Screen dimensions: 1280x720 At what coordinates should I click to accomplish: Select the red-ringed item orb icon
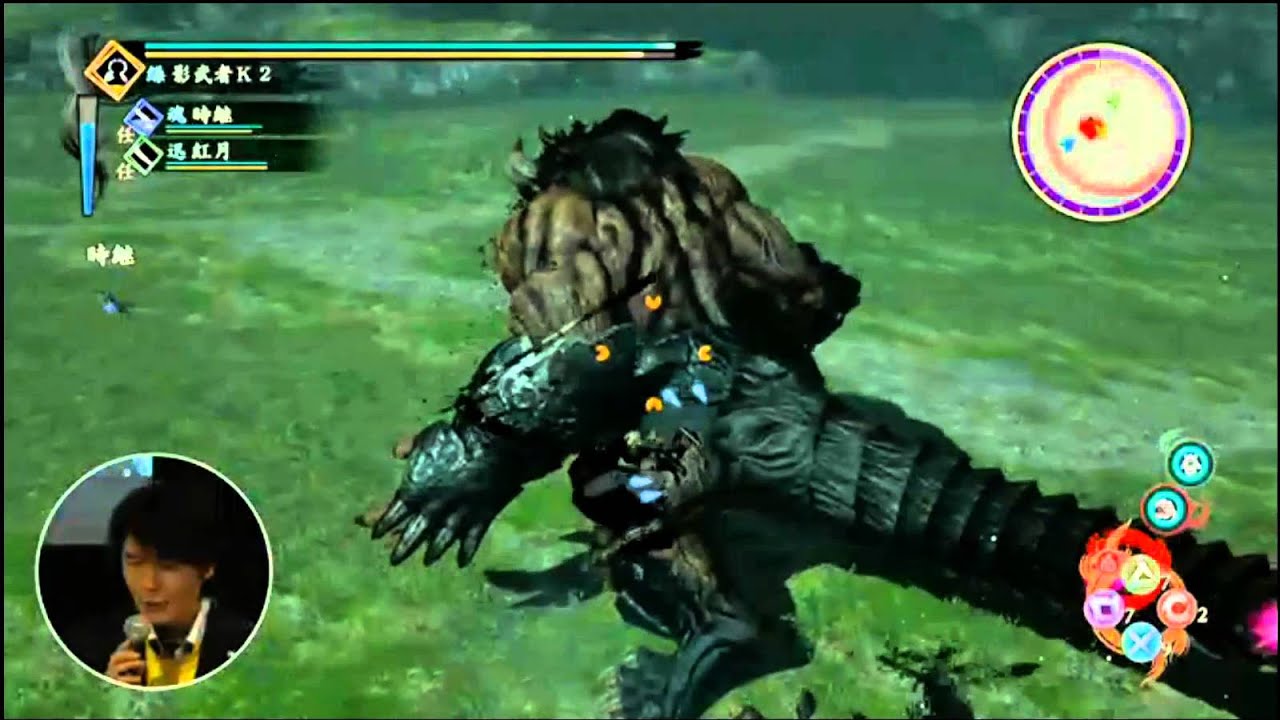click(x=1163, y=507)
